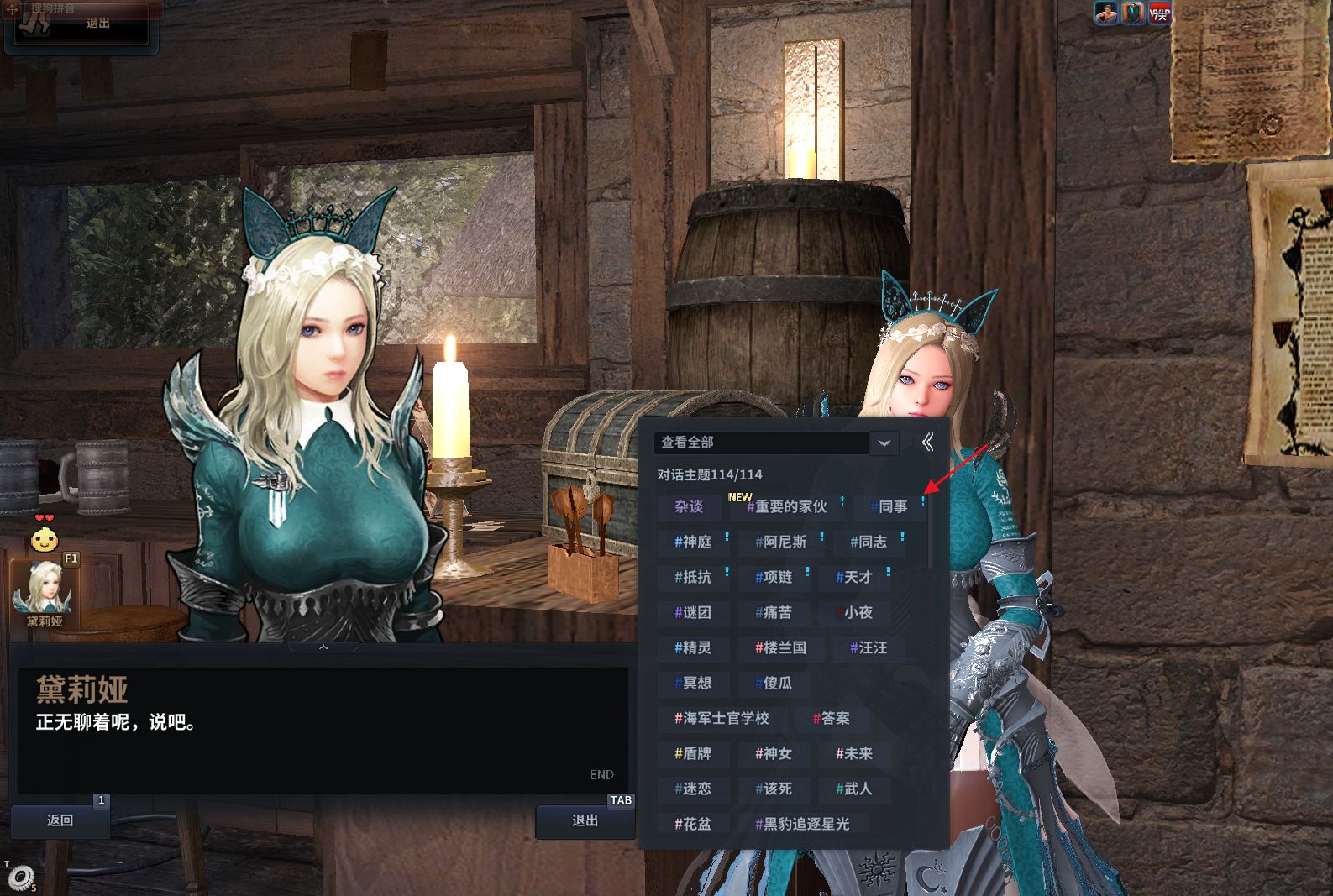Image resolution: width=1333 pixels, height=896 pixels.
Task: Collapse the topic panel with the double-arrow
Action: click(x=927, y=443)
